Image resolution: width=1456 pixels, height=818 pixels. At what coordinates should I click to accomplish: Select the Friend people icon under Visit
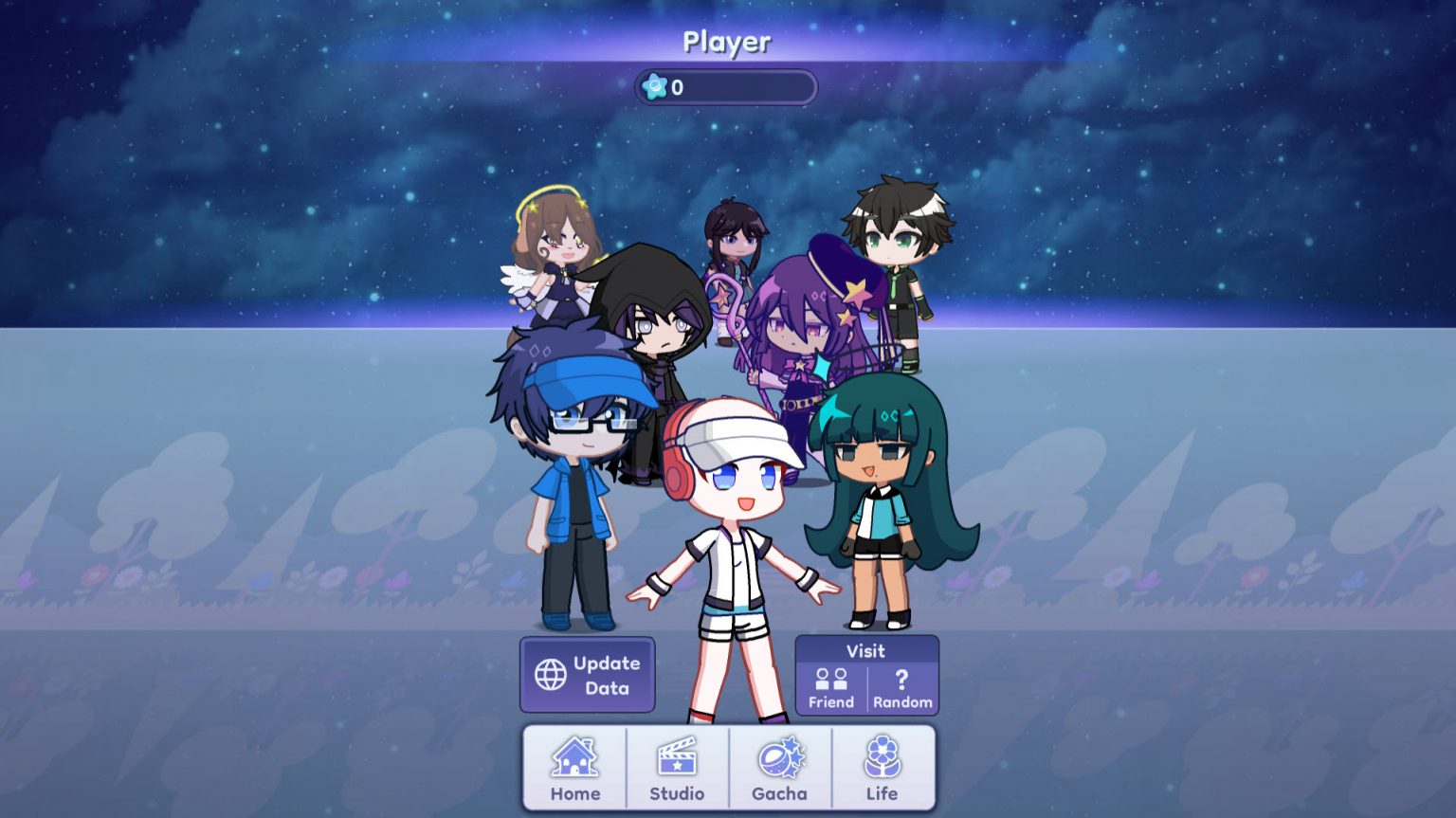(x=830, y=679)
